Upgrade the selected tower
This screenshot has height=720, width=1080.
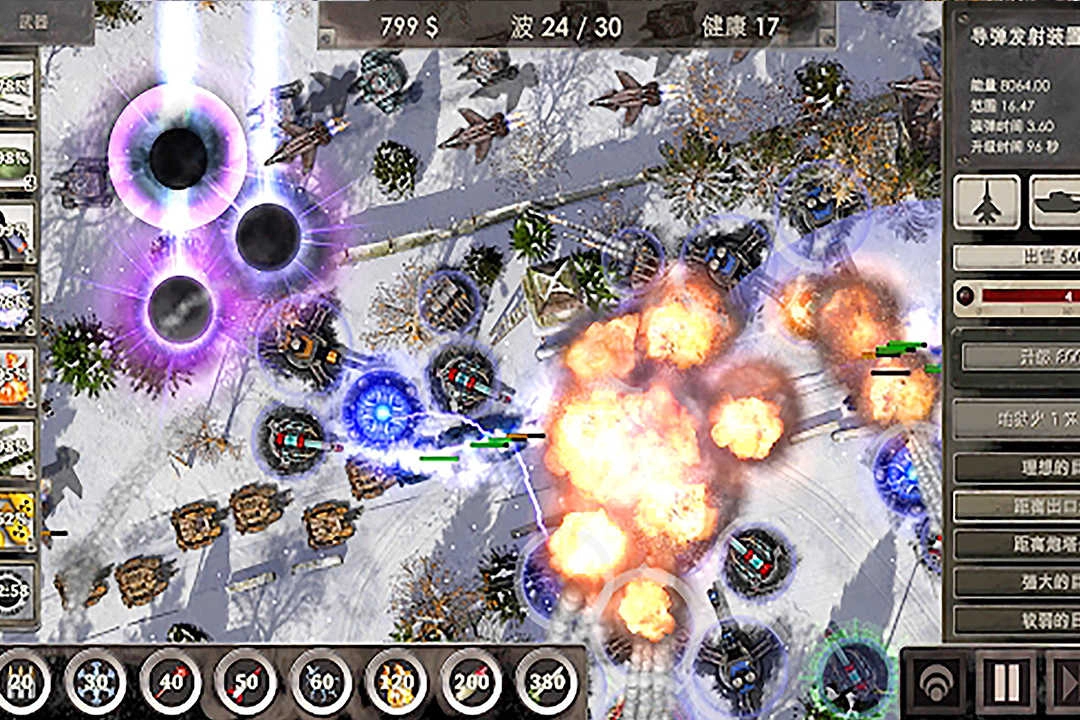(1016, 356)
